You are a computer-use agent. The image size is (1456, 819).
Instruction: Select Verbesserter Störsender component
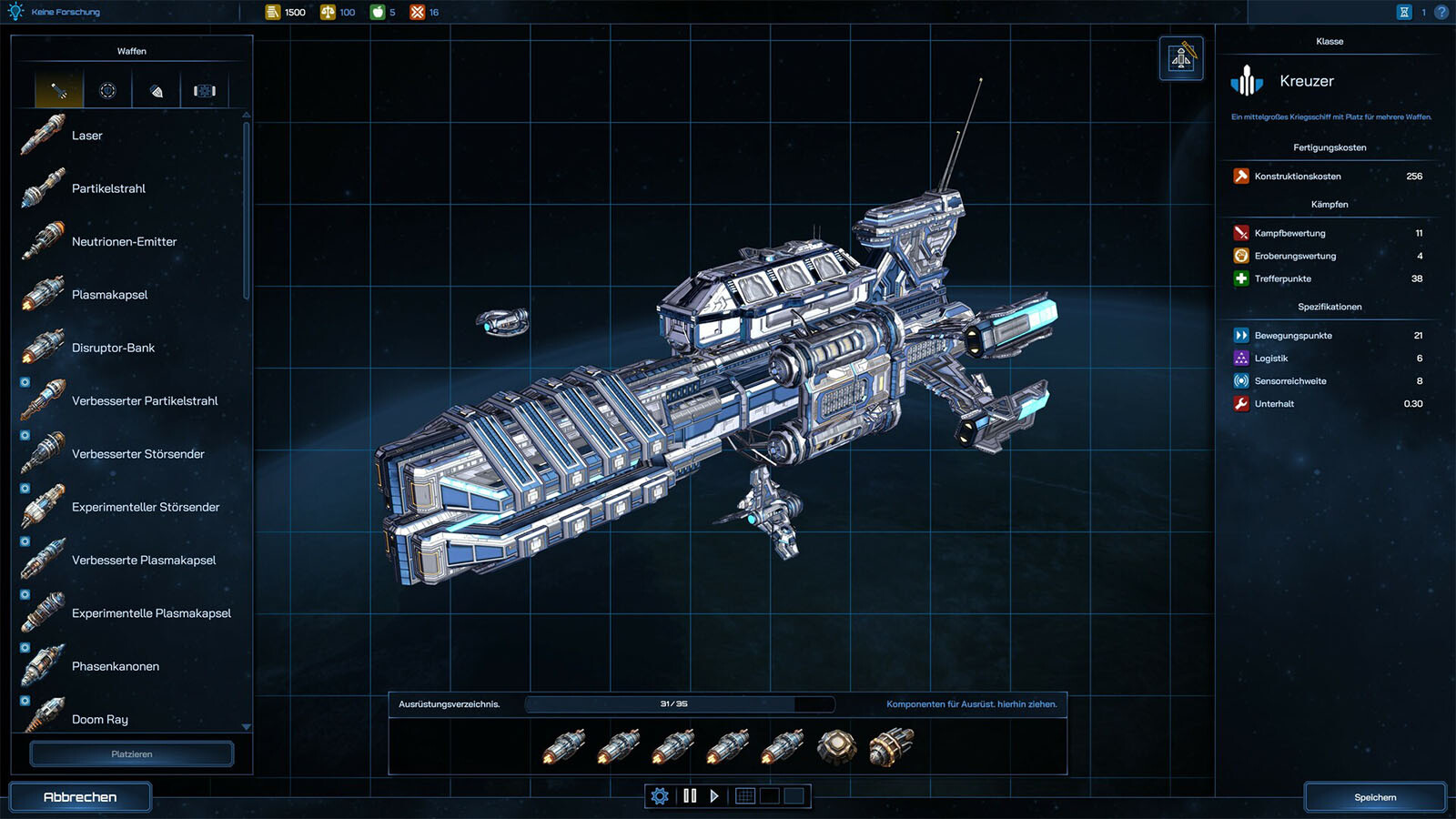coord(137,454)
